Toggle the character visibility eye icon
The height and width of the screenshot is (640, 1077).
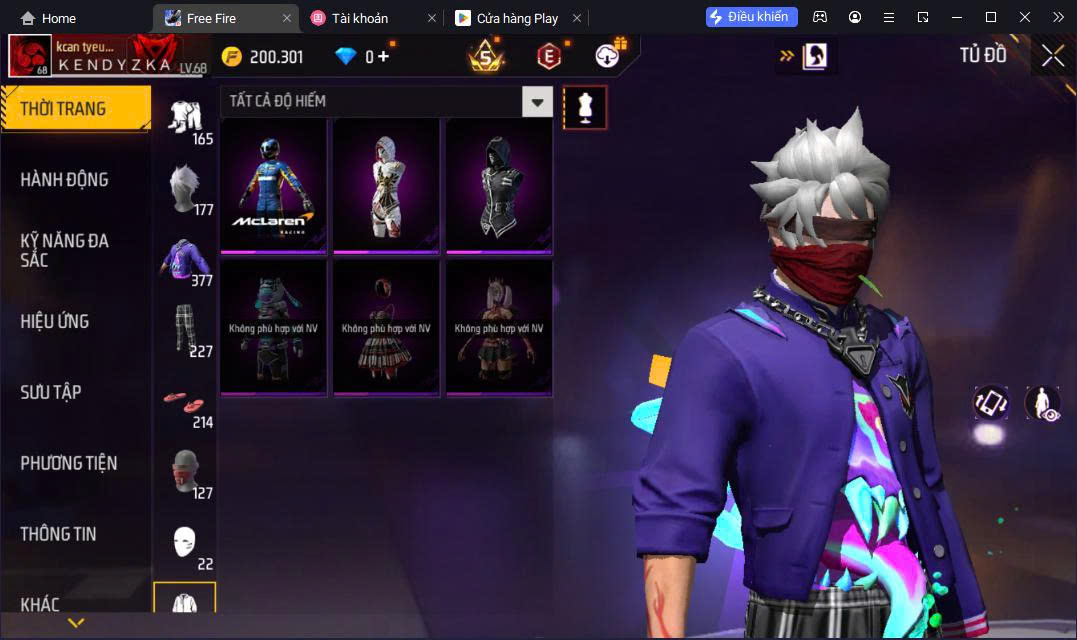point(1042,403)
